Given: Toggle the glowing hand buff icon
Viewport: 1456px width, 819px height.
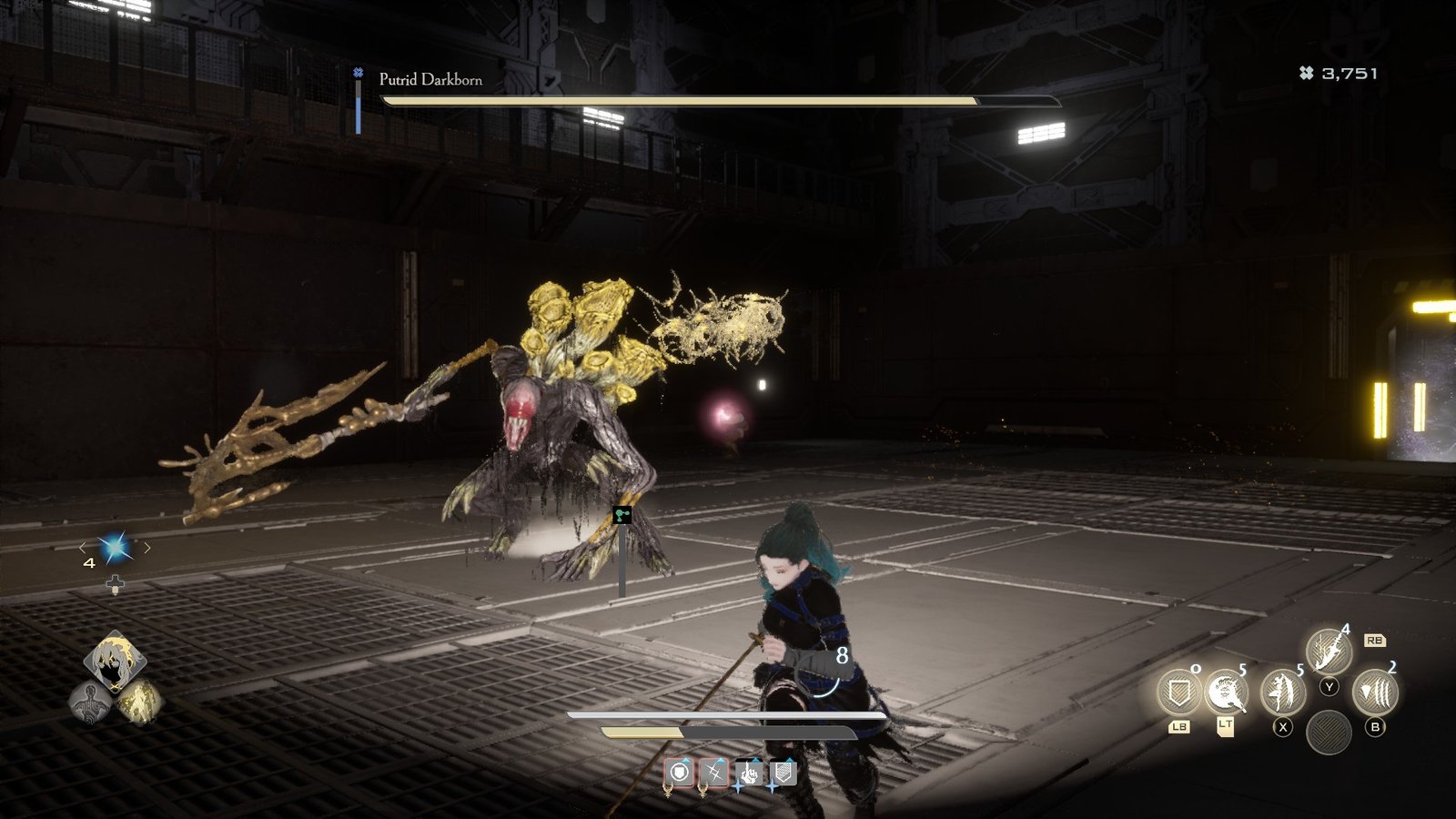Looking at the screenshot, I should 750,773.
